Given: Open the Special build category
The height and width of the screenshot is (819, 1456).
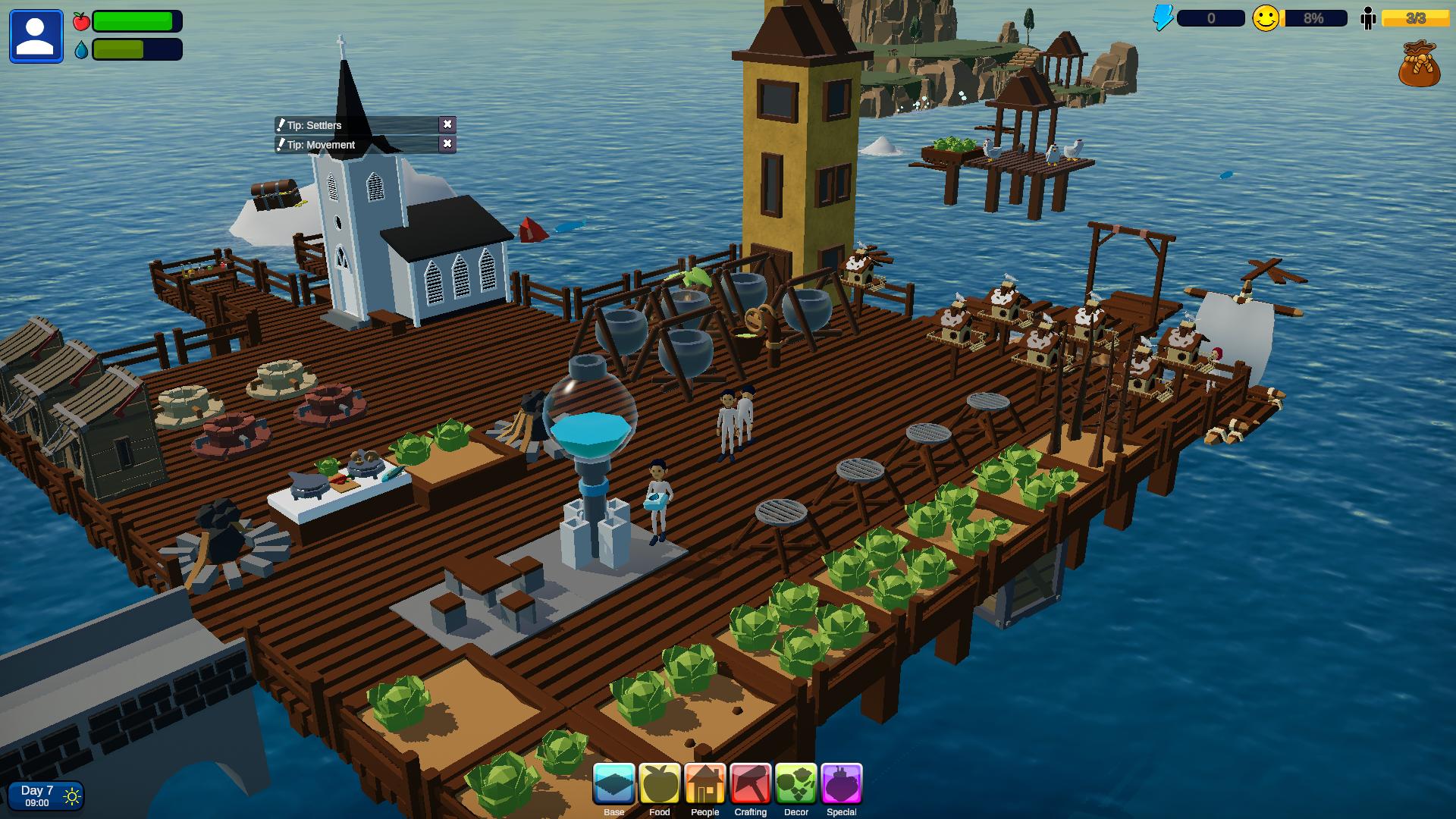Looking at the screenshot, I should (x=842, y=784).
